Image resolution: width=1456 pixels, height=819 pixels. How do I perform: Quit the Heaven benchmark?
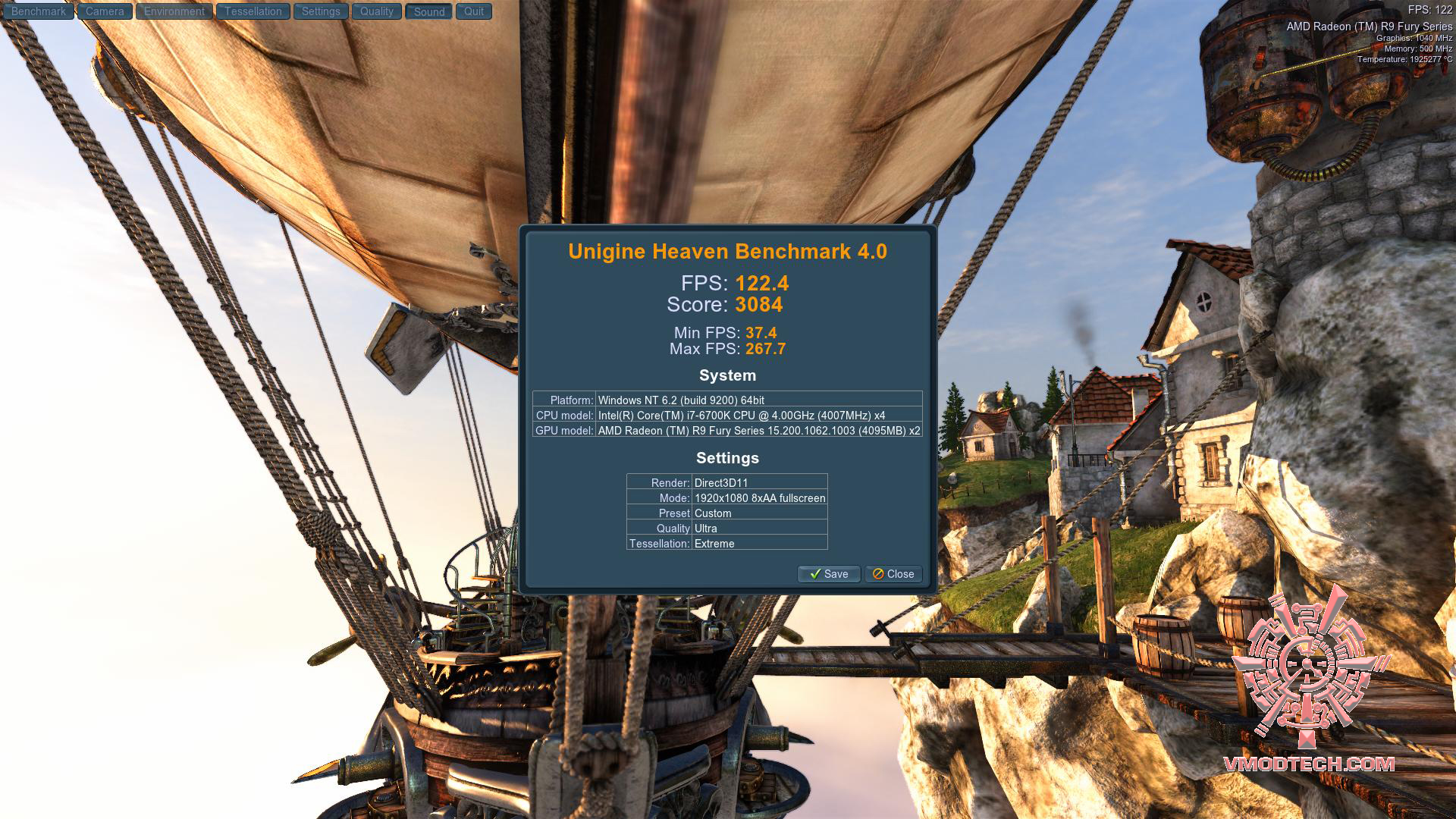tap(474, 11)
